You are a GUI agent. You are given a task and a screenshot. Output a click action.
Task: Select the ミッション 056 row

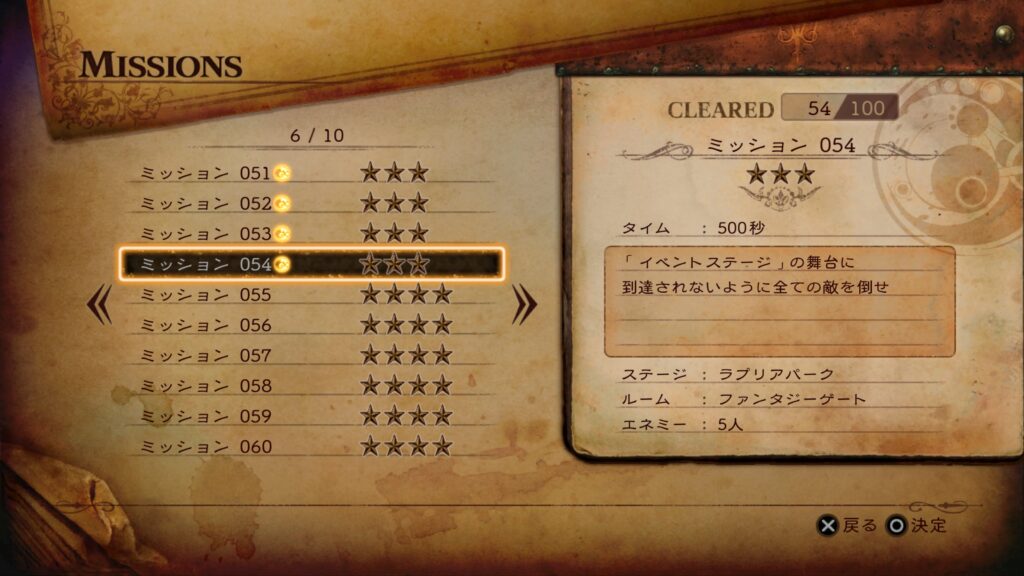pos(310,325)
